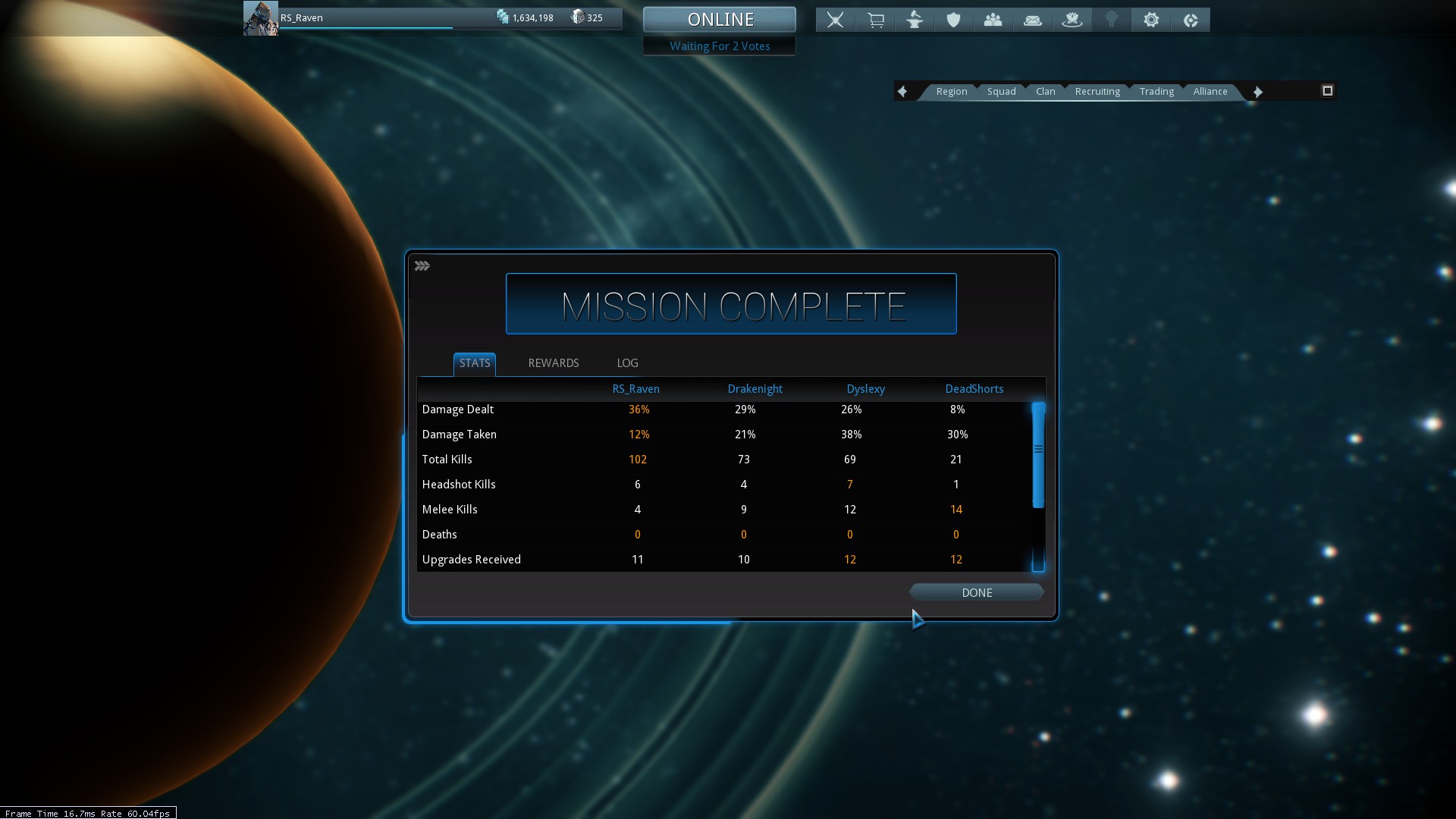Select the STATS tab
Screen dimensions: 1456x819
(475, 363)
